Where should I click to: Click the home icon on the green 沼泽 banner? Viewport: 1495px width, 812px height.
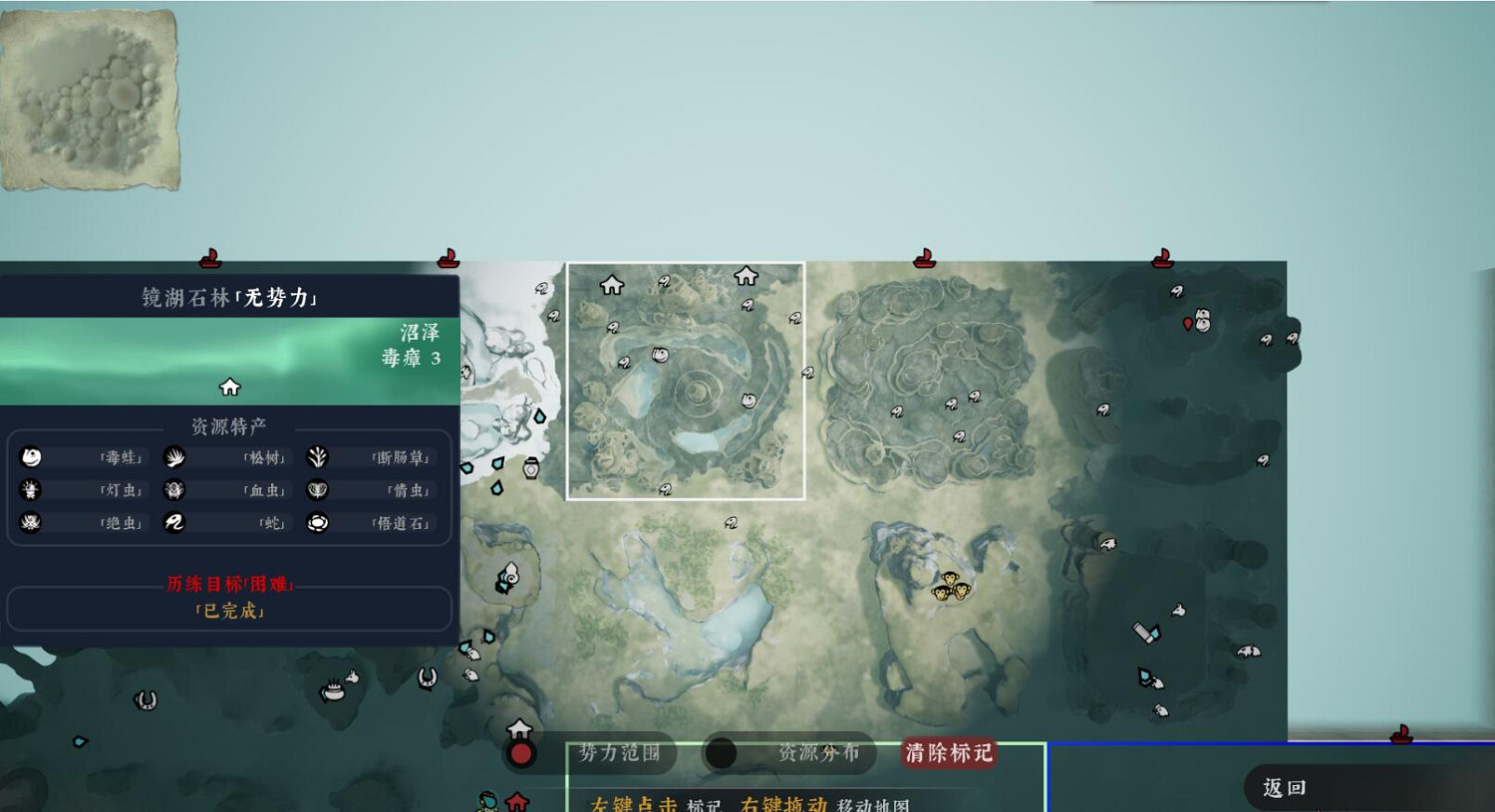[228, 387]
